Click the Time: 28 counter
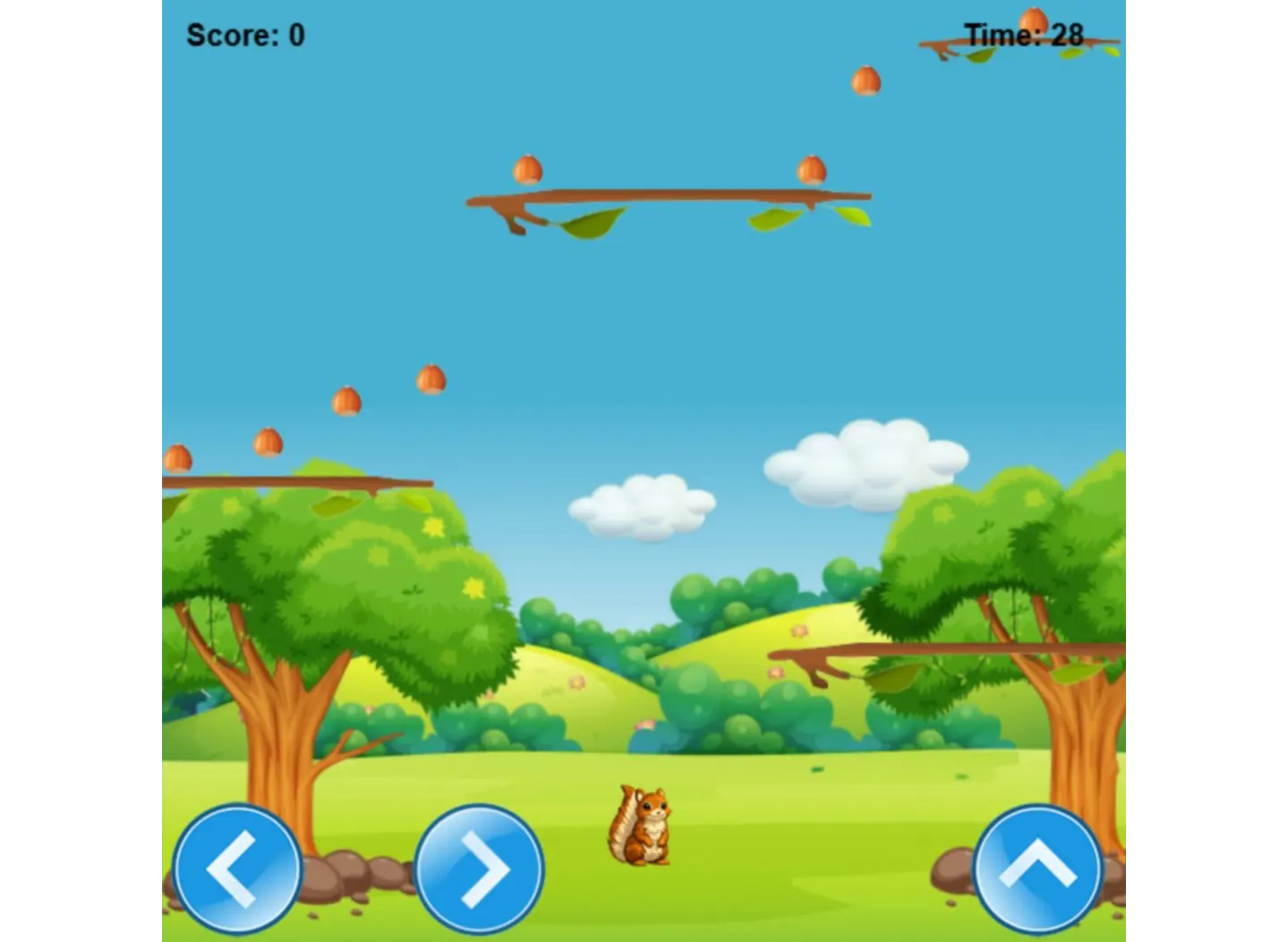Viewport: 1288px width, 942px height. tap(1023, 36)
